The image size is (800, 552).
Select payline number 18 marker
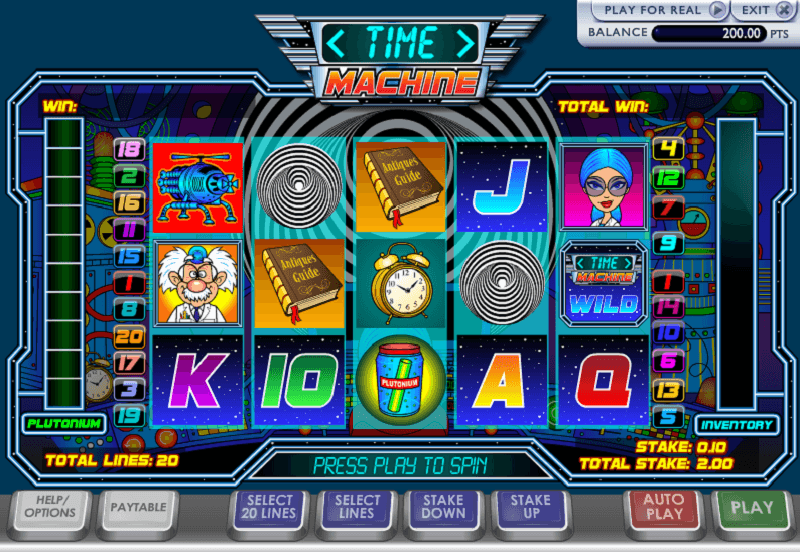pyautogui.click(x=130, y=151)
